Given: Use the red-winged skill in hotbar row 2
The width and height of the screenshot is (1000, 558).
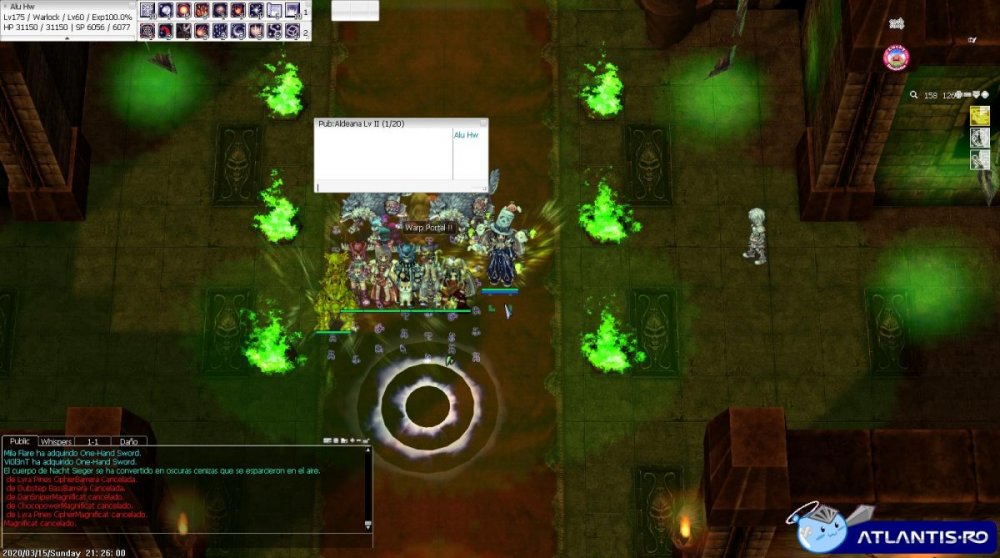Looking at the screenshot, I should (166, 31).
